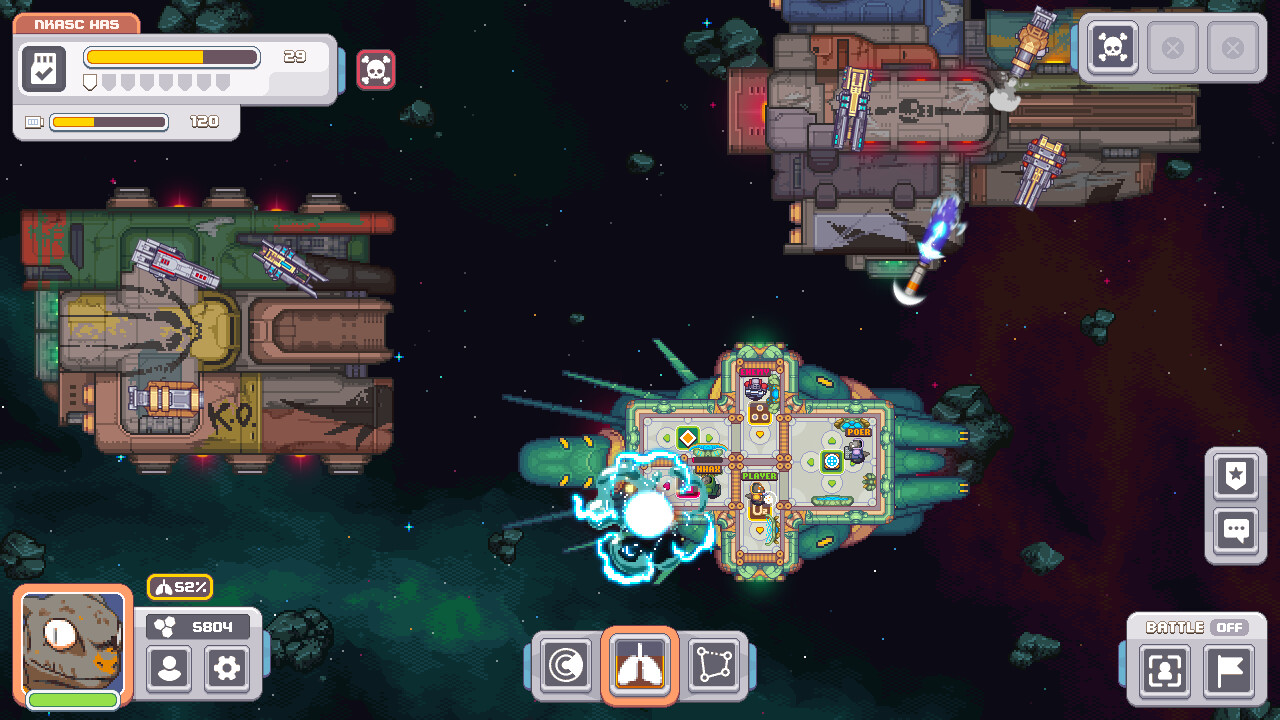Click the battery energy icon beside 120 bar
This screenshot has width=1280, height=720.
point(33,121)
